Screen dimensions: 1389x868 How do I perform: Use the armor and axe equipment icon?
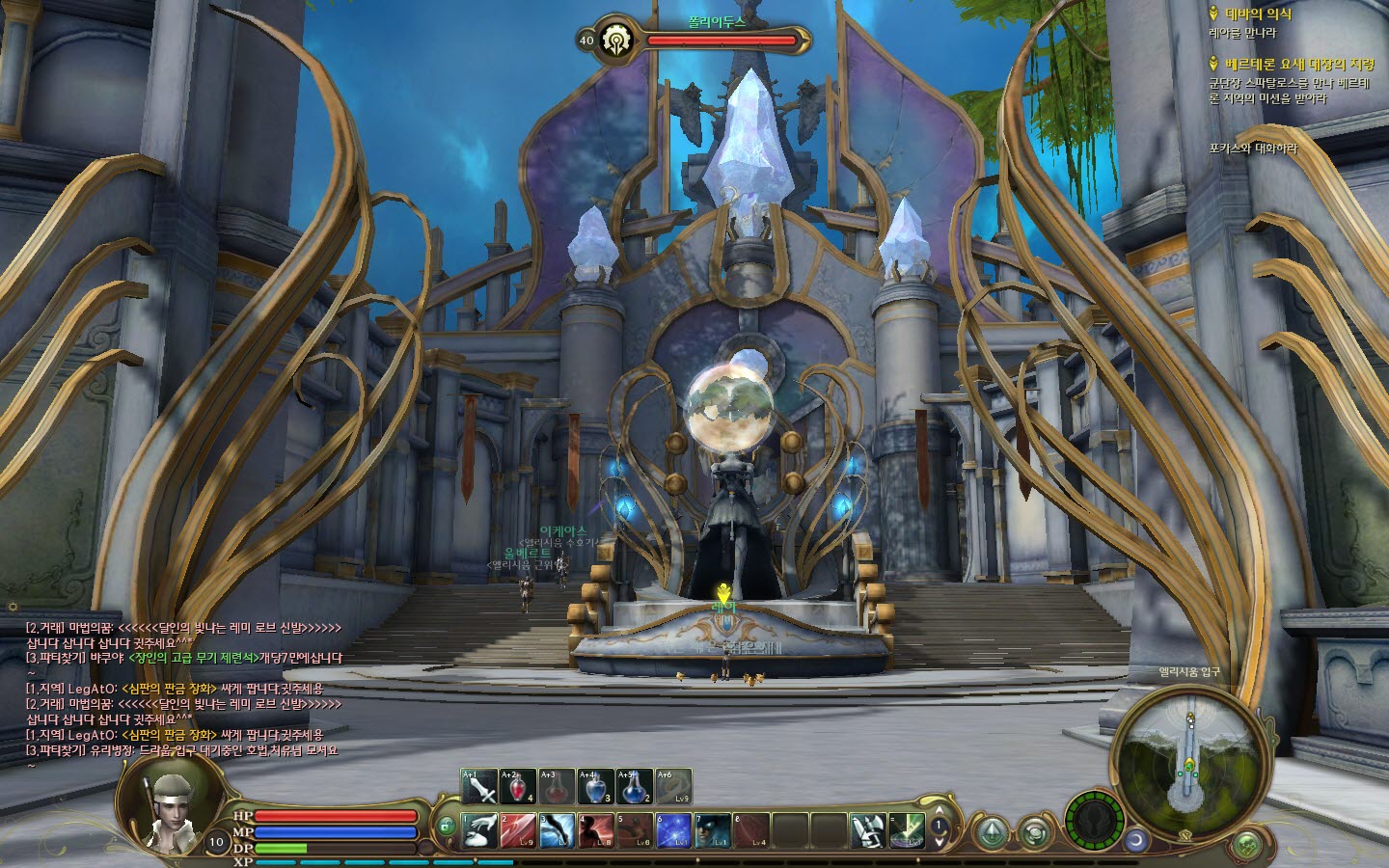pos(868,830)
